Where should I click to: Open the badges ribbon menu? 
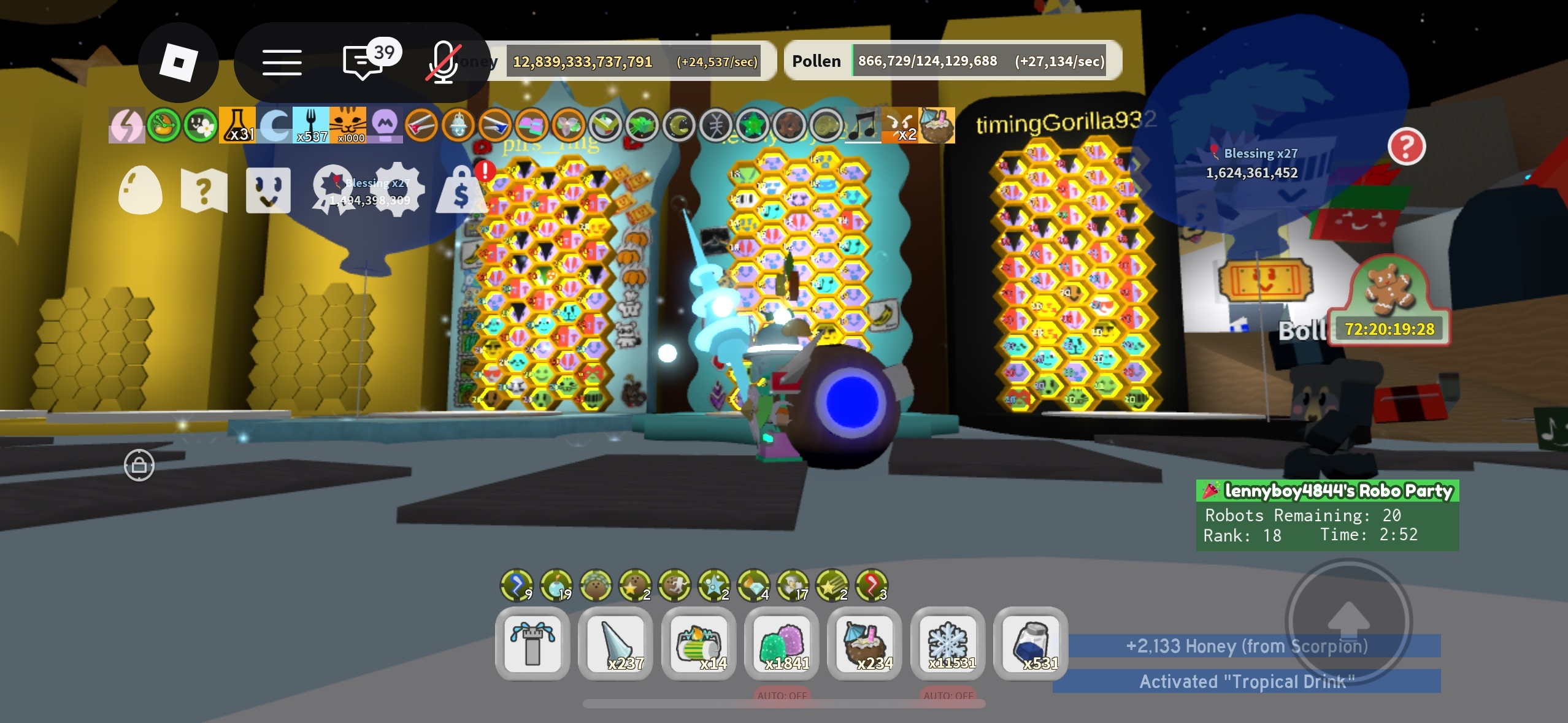point(332,191)
